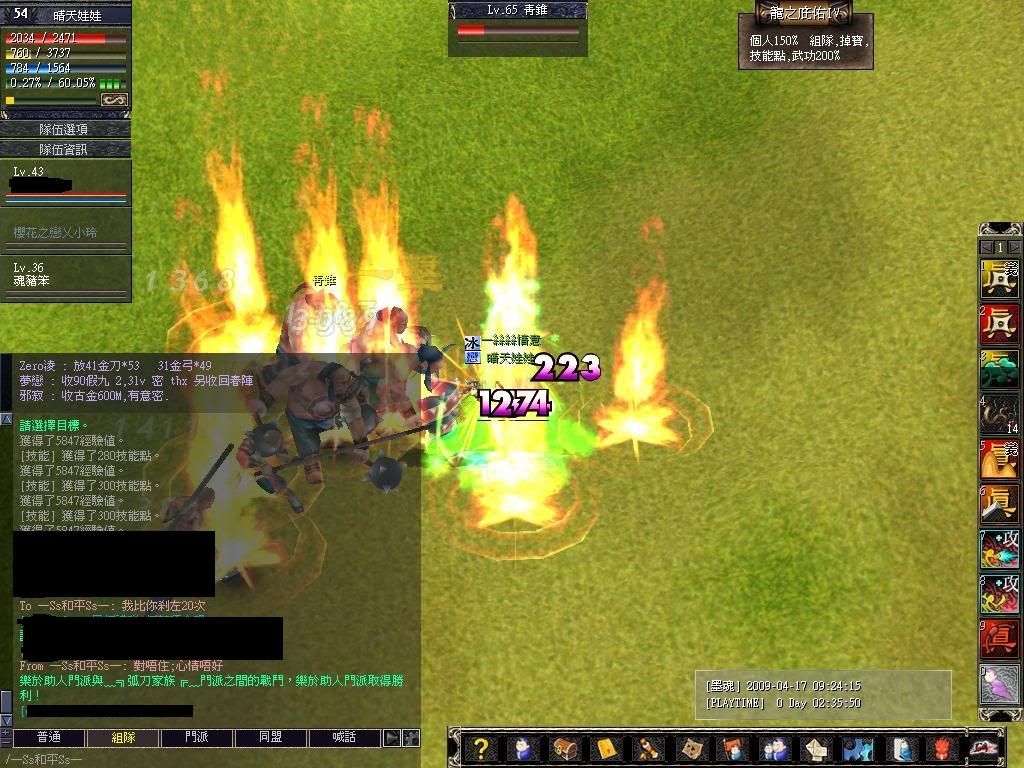Open the 隊伍選項 party options
1024x768 pixels.
point(64,129)
